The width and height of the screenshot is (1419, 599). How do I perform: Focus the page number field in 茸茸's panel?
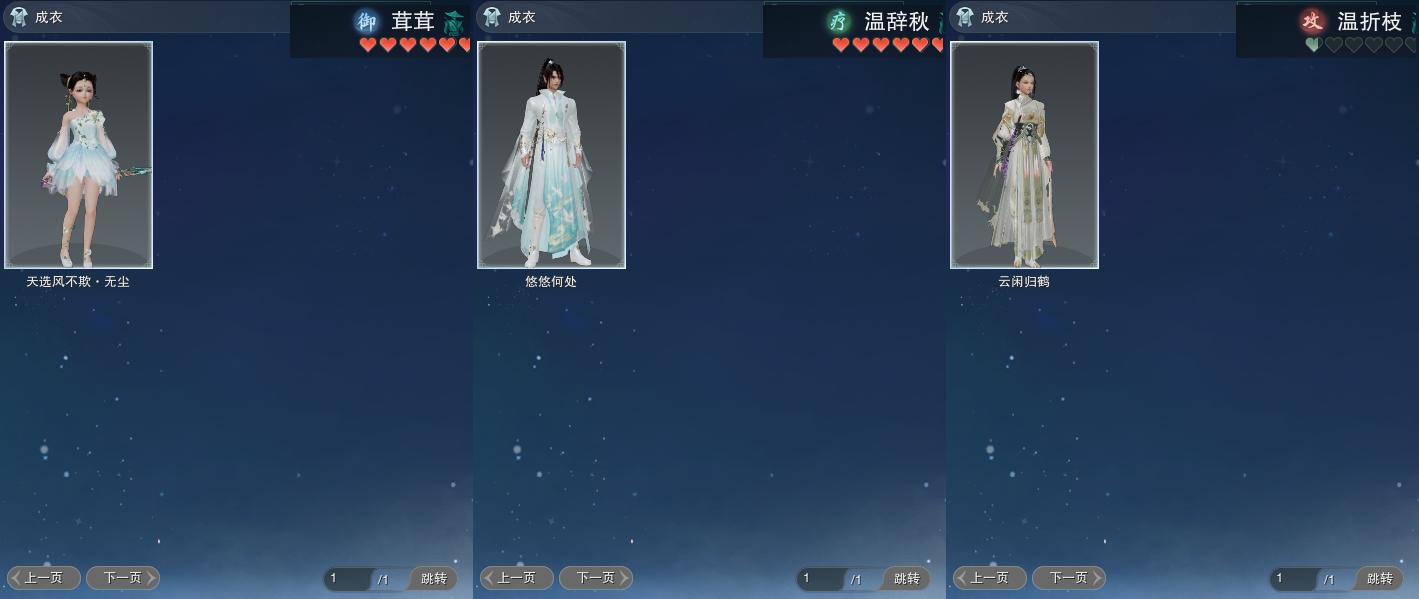click(x=346, y=579)
